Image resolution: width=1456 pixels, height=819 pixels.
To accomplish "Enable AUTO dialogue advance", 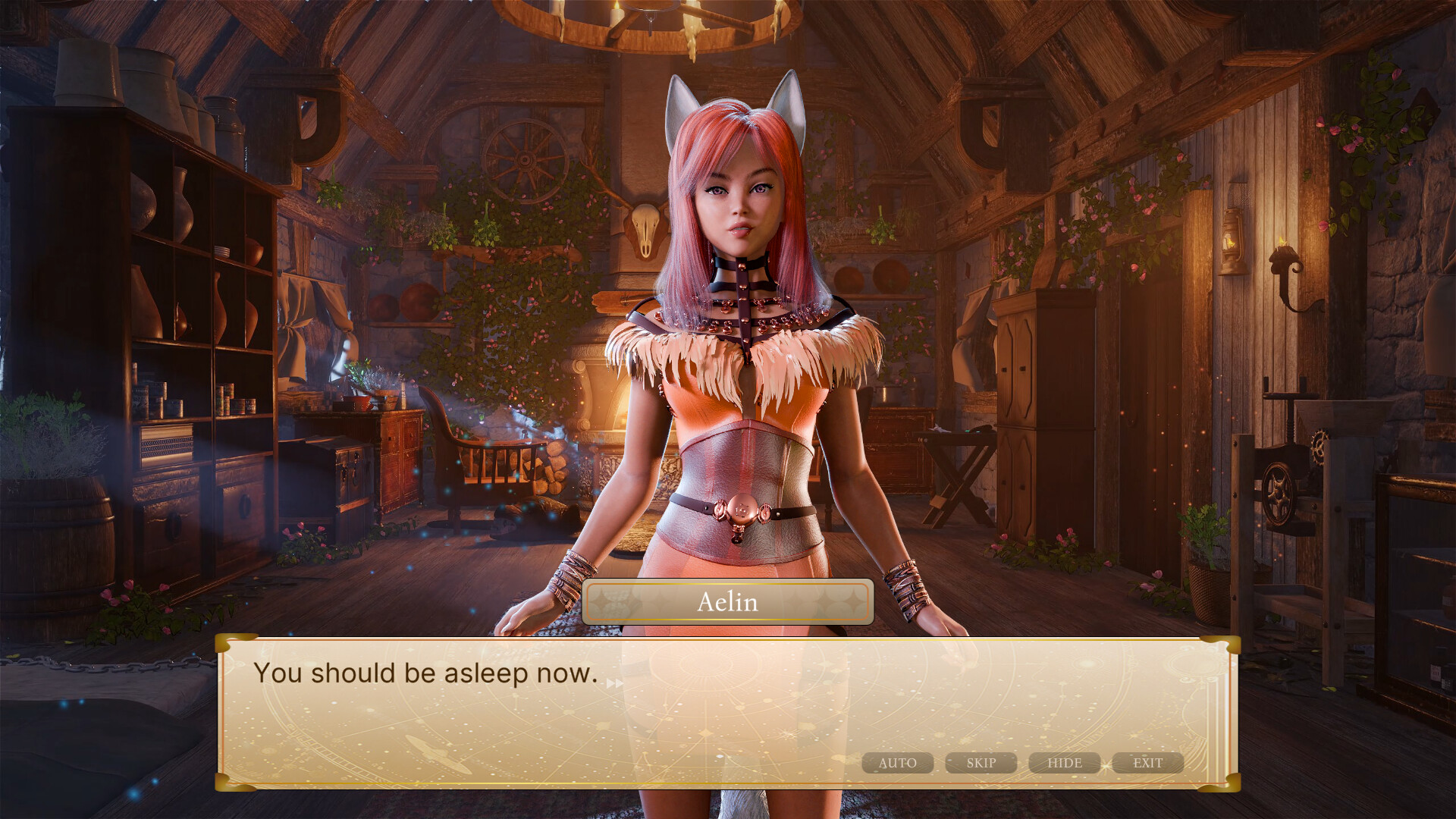I will 897,763.
